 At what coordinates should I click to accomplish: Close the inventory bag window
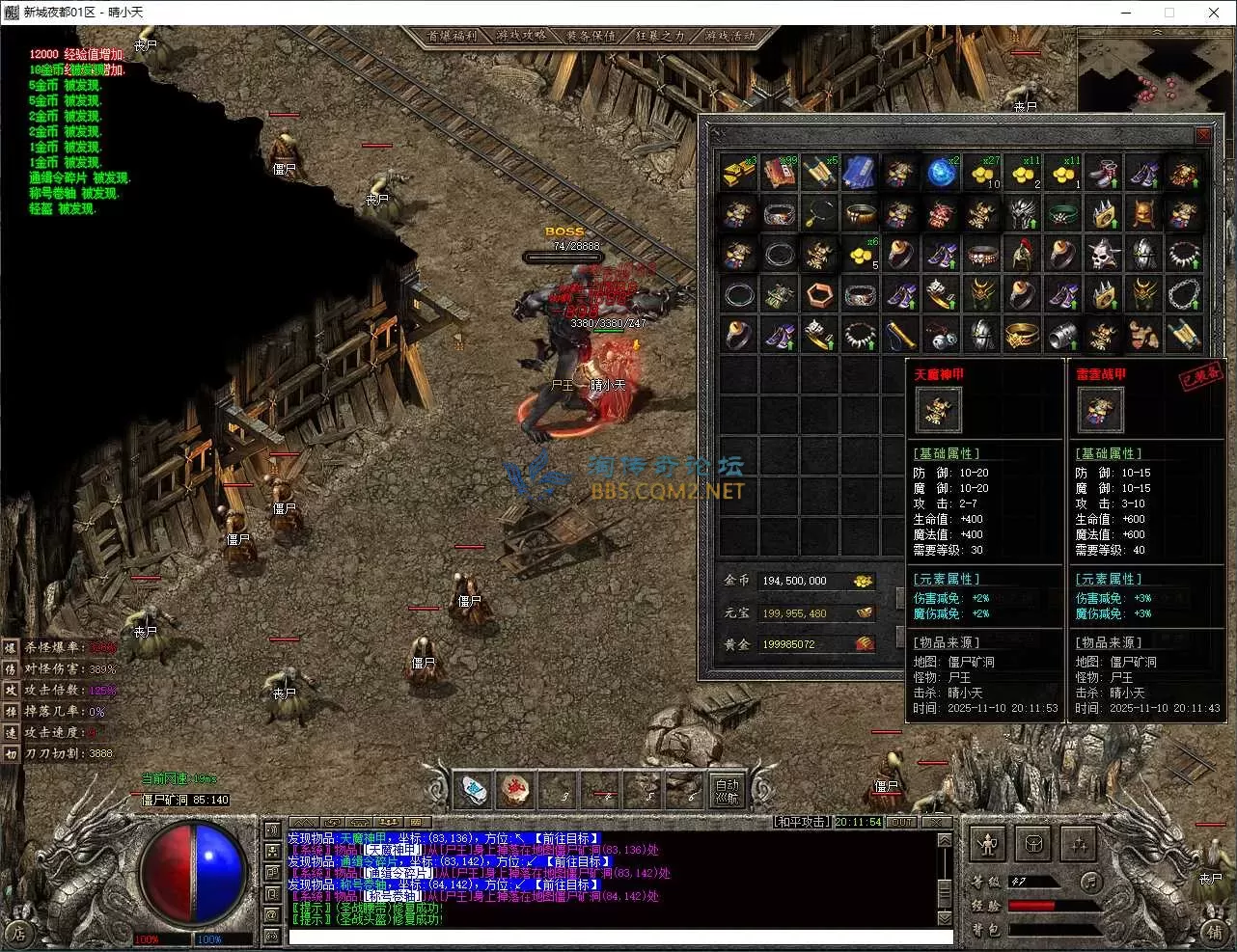point(1203,134)
